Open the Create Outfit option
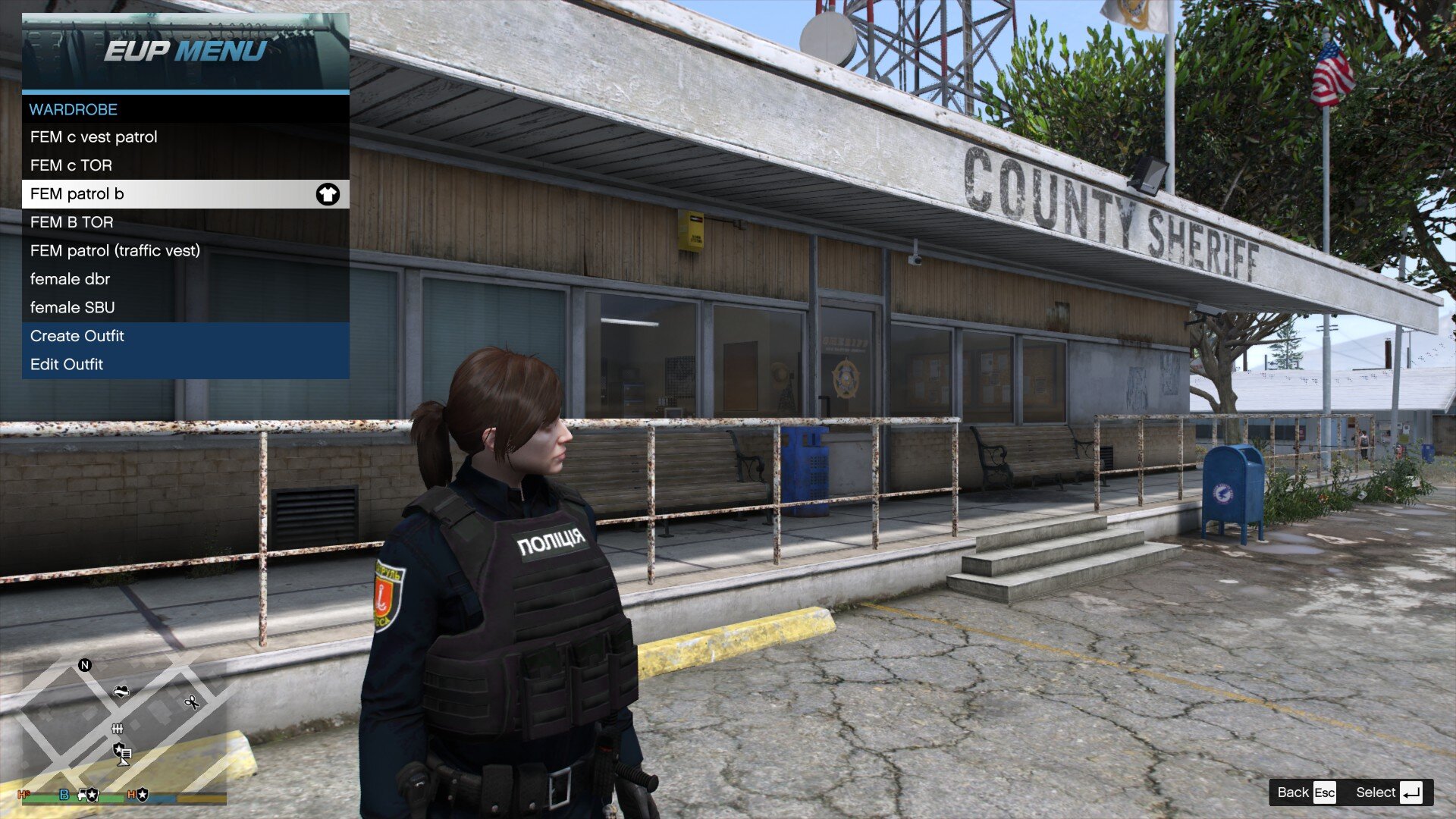The height and width of the screenshot is (819, 1456). (185, 336)
